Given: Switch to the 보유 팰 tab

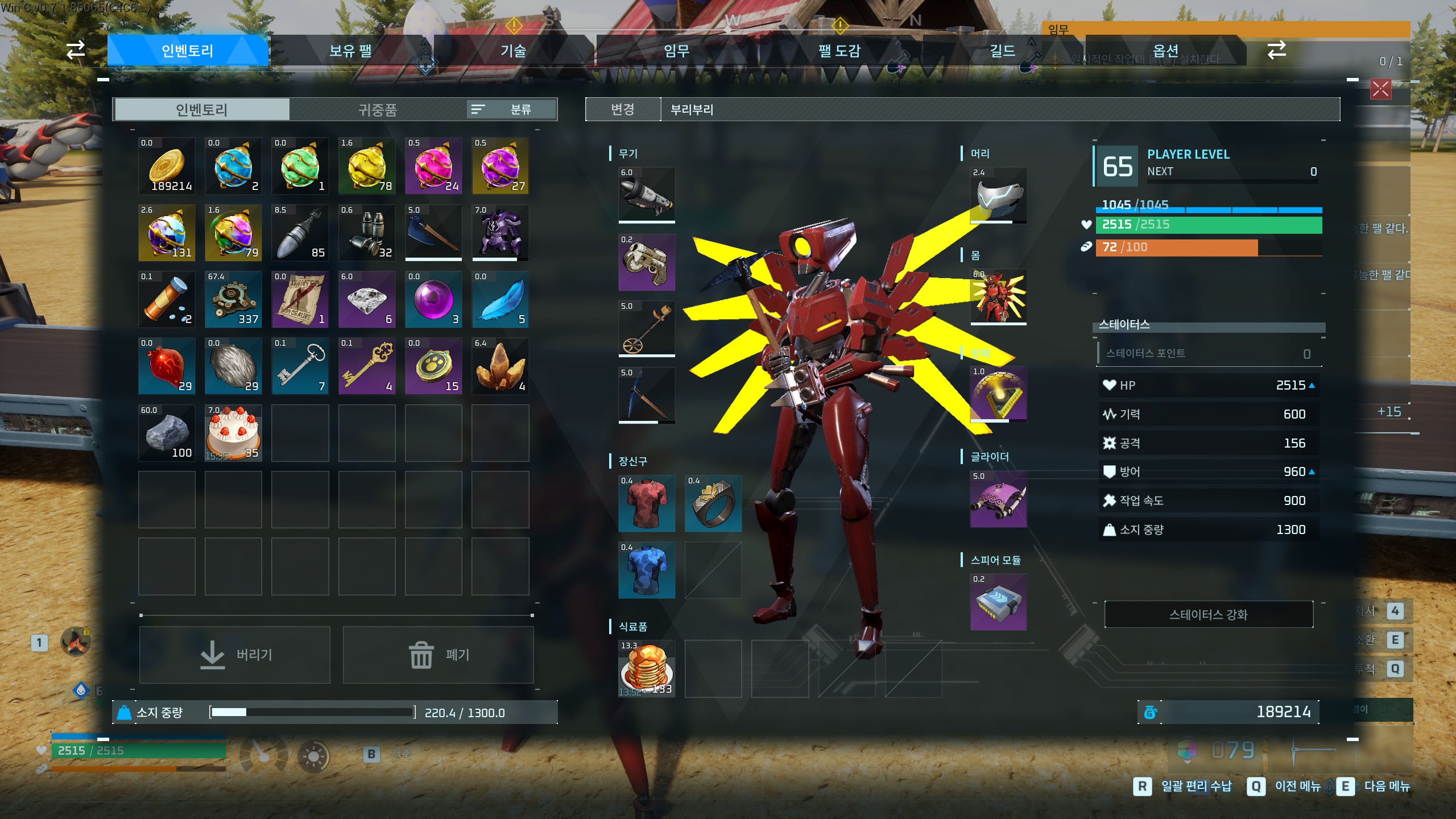Looking at the screenshot, I should pyautogui.click(x=350, y=51).
